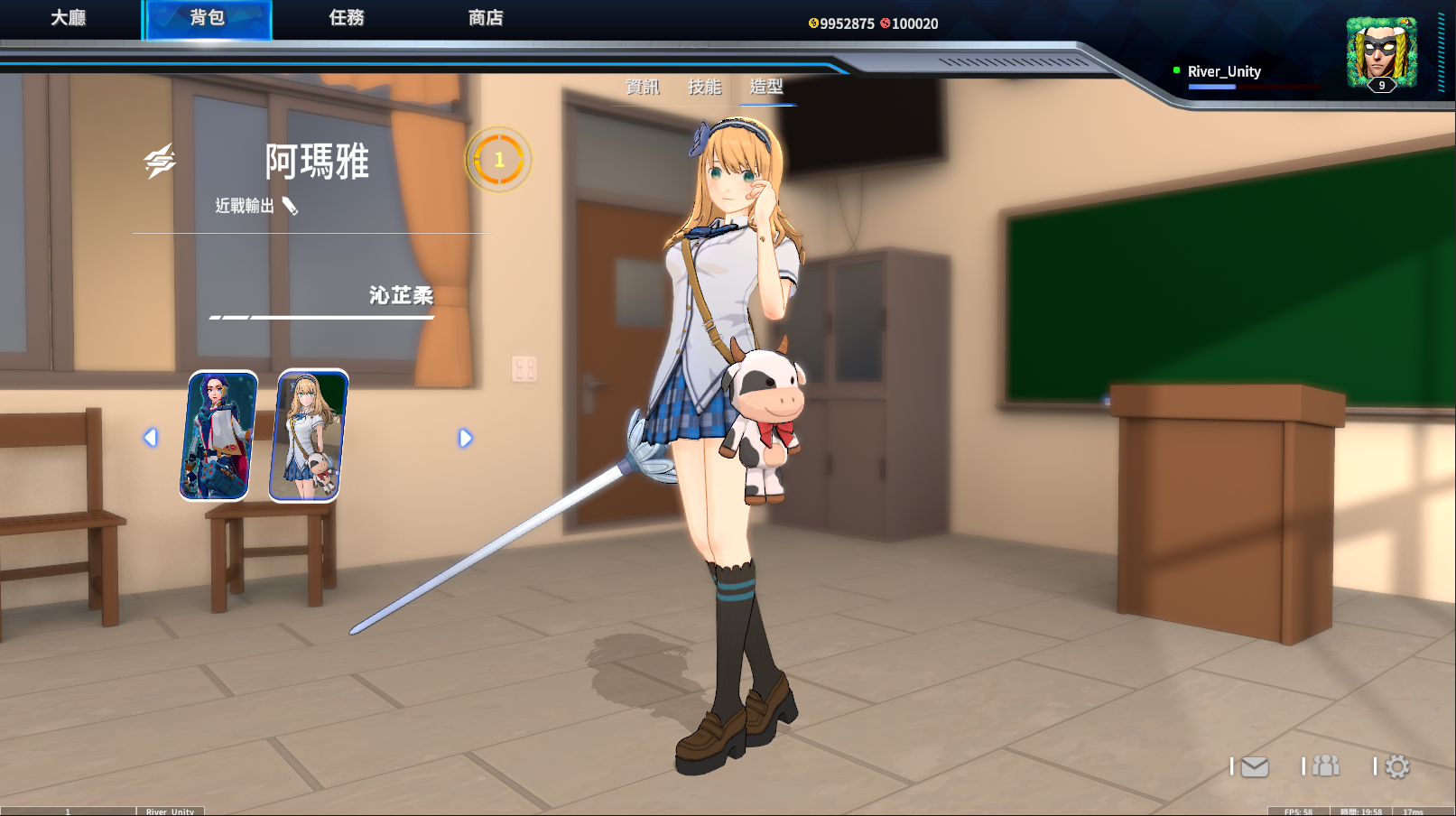Select the 造型 skins tab
This screenshot has height=816, width=1456.
tap(766, 87)
